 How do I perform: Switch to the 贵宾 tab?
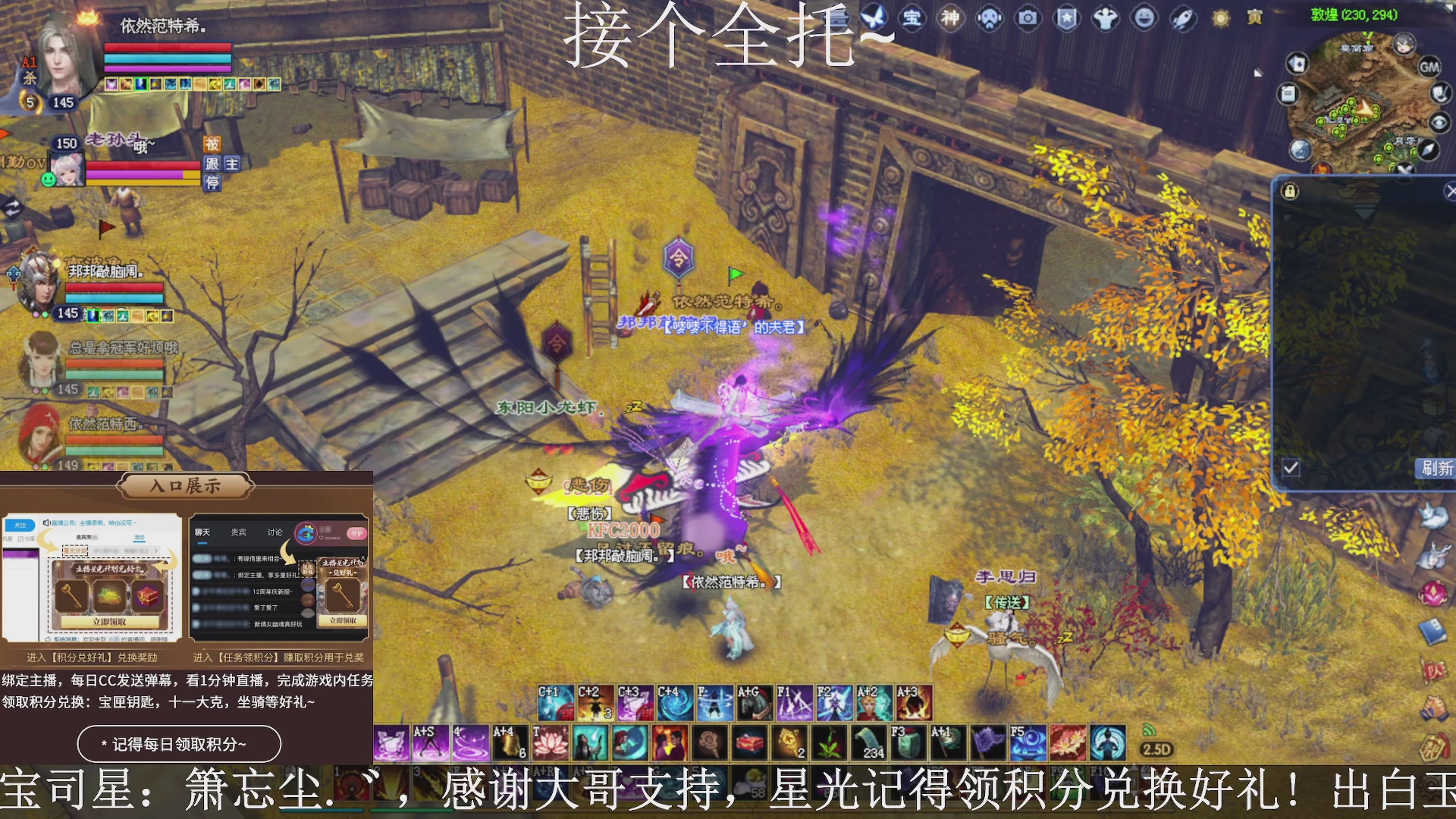(x=239, y=532)
